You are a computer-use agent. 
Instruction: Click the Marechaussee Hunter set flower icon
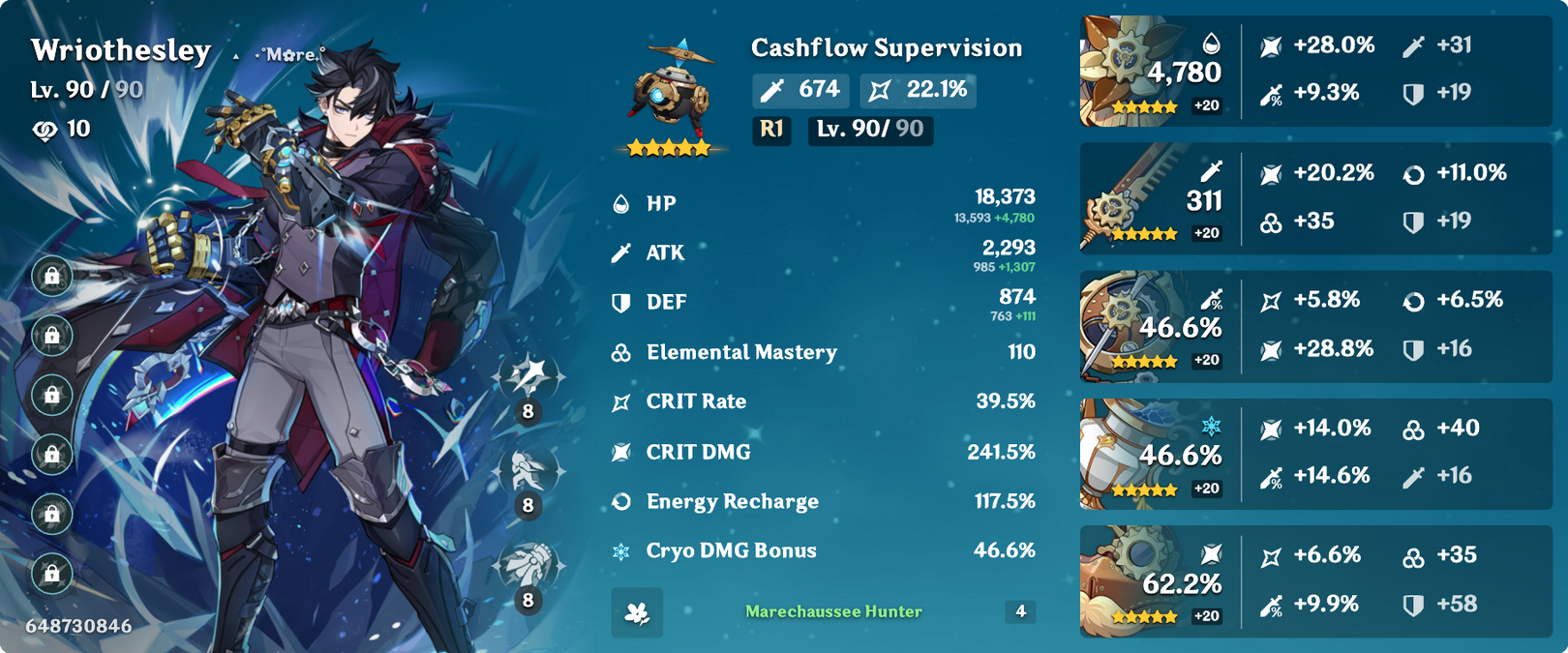pyautogui.click(x=637, y=612)
